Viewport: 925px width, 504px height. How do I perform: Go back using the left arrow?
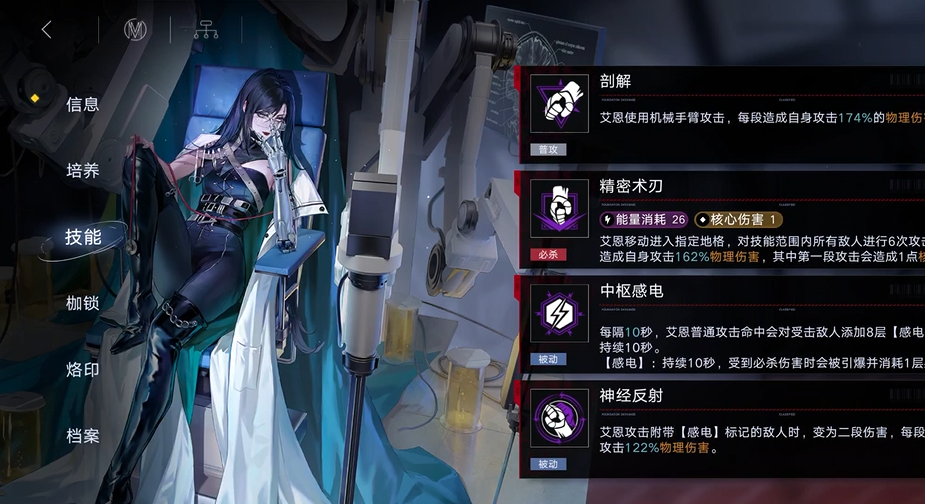tap(46, 30)
